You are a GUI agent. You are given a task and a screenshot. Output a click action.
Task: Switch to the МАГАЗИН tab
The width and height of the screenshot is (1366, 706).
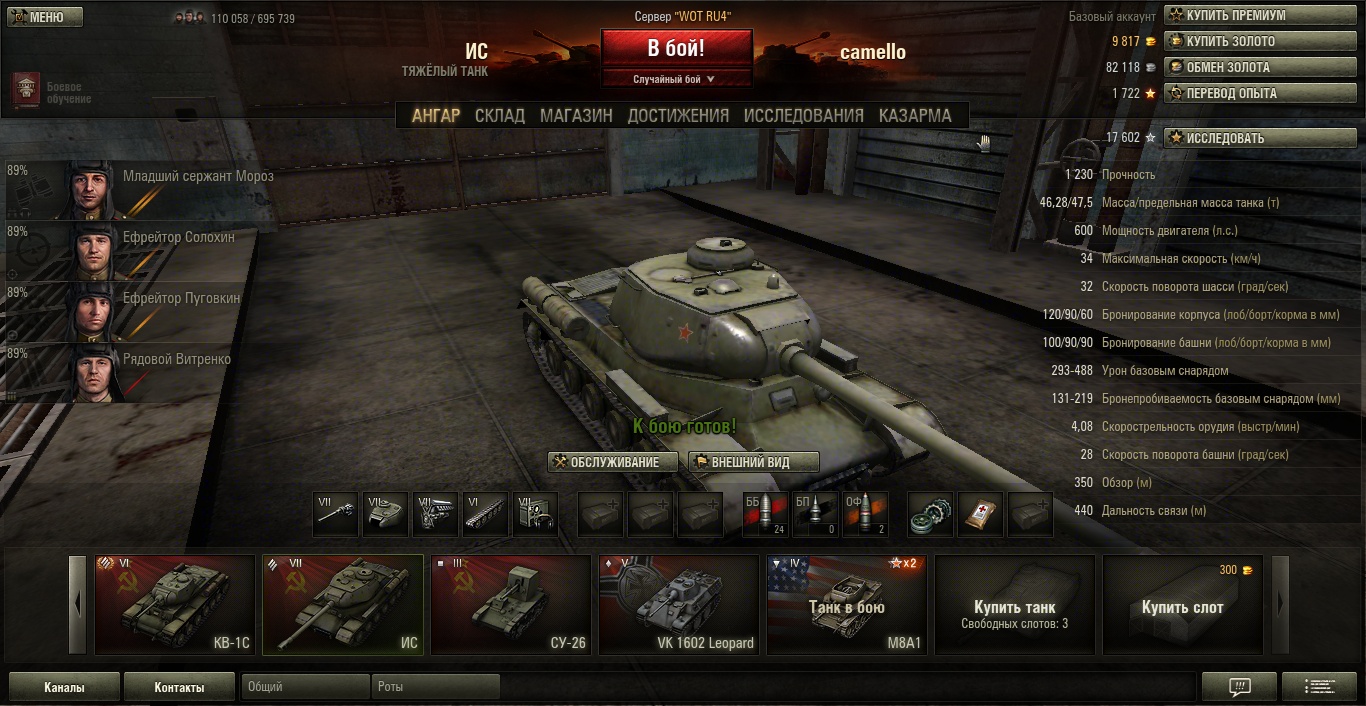coord(576,115)
